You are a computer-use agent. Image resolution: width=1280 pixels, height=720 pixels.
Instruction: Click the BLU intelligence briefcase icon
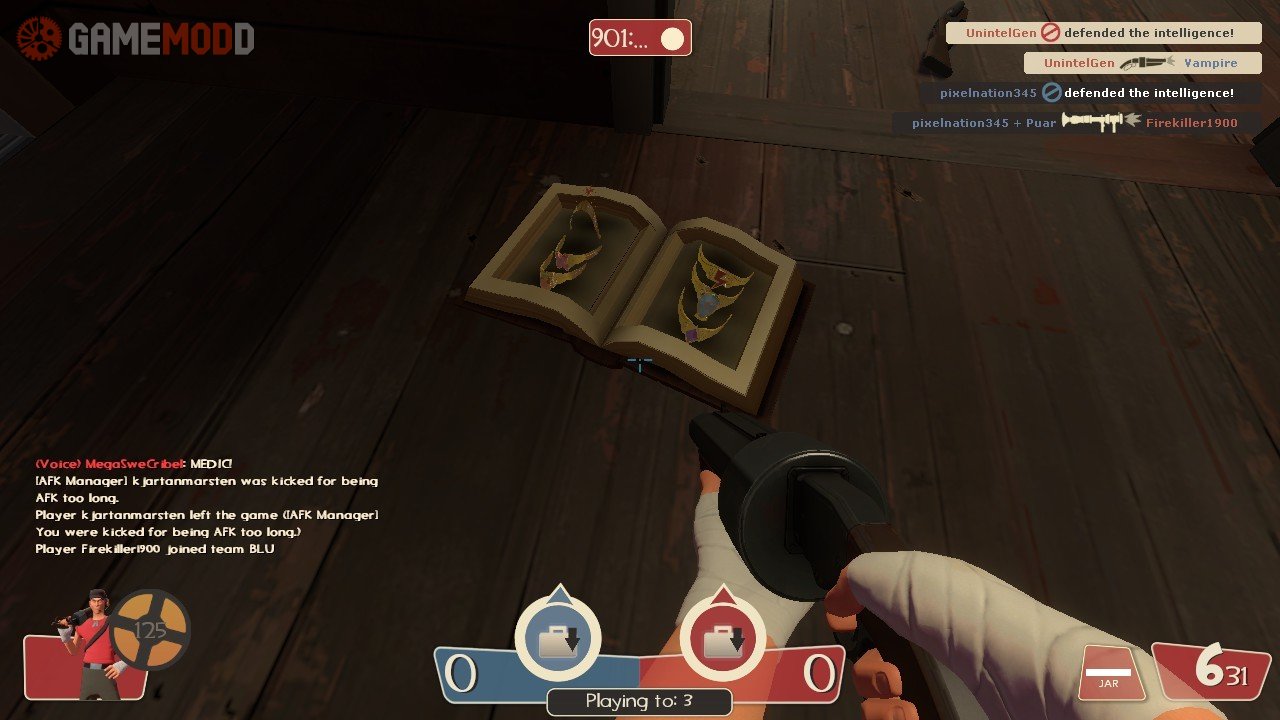558,639
